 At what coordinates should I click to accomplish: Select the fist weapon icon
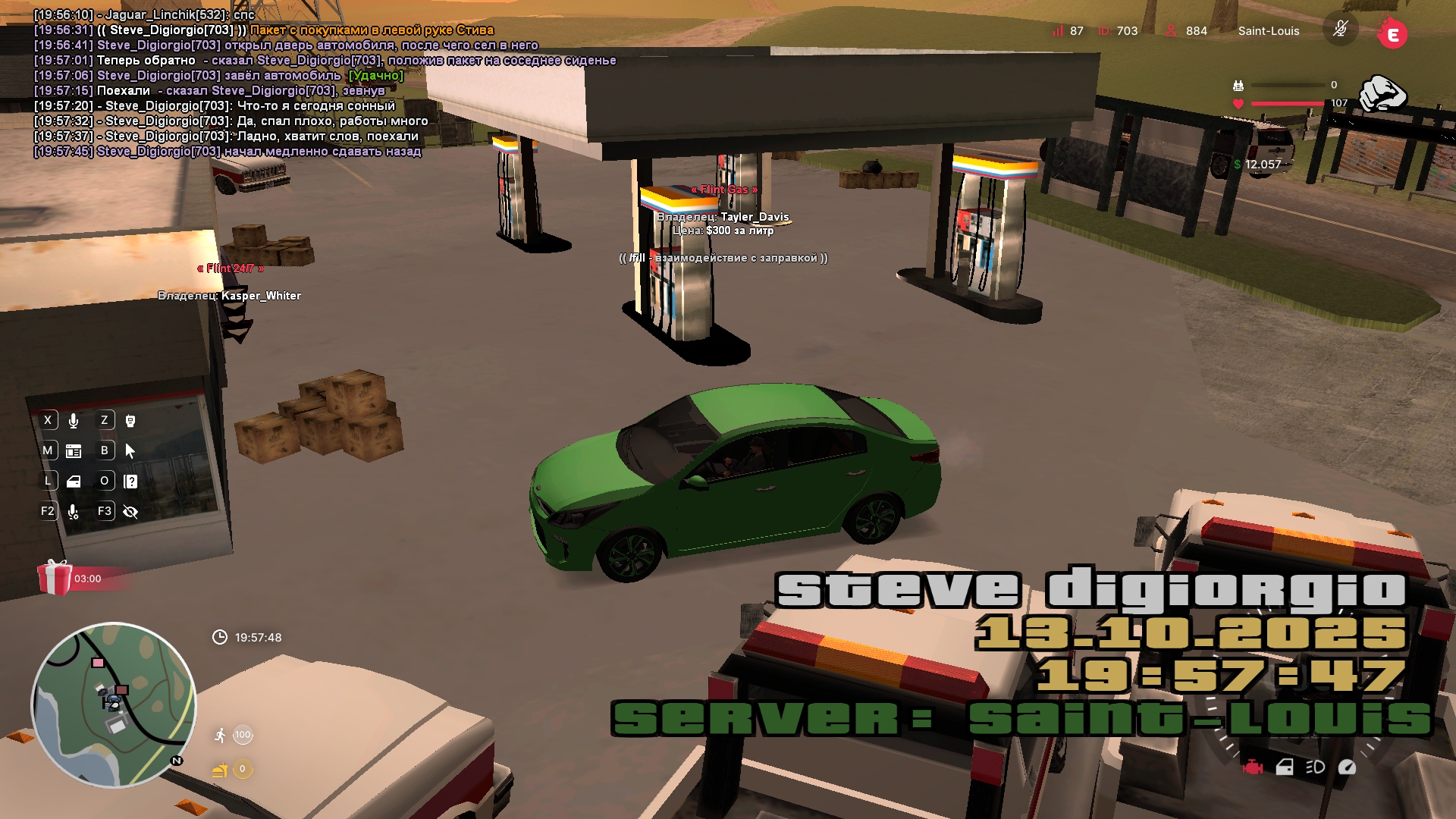coord(1382,94)
